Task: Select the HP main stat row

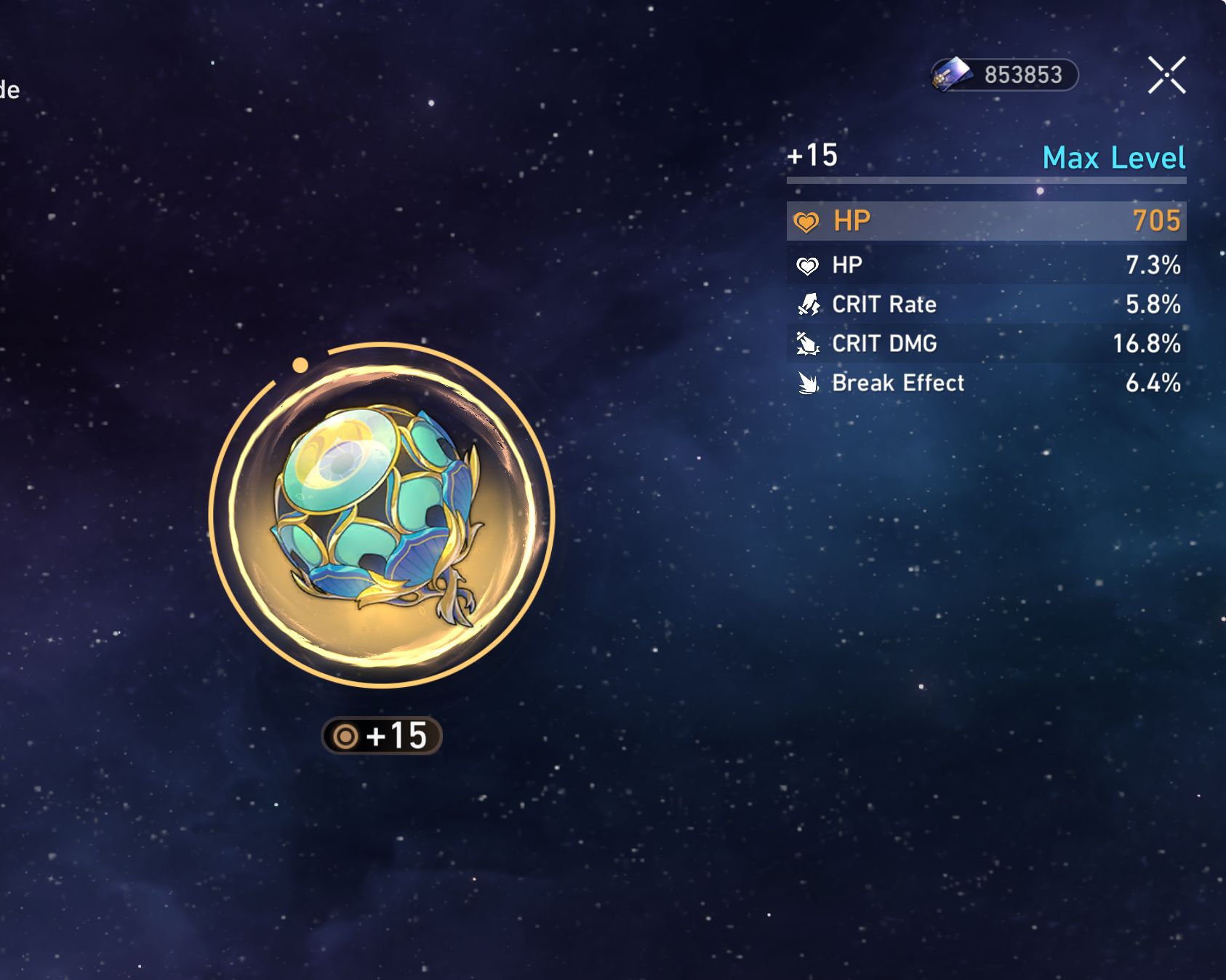Action: [986, 221]
